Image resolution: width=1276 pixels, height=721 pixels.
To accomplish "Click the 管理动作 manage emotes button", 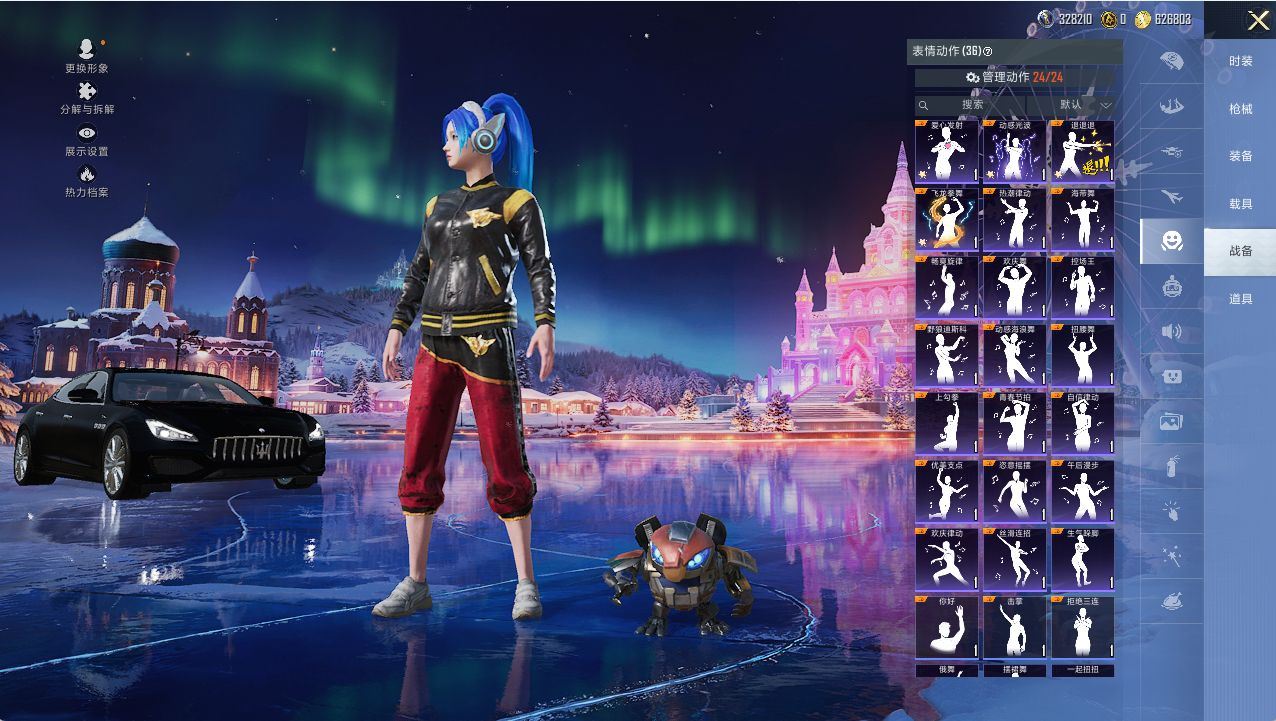I will (x=1014, y=77).
